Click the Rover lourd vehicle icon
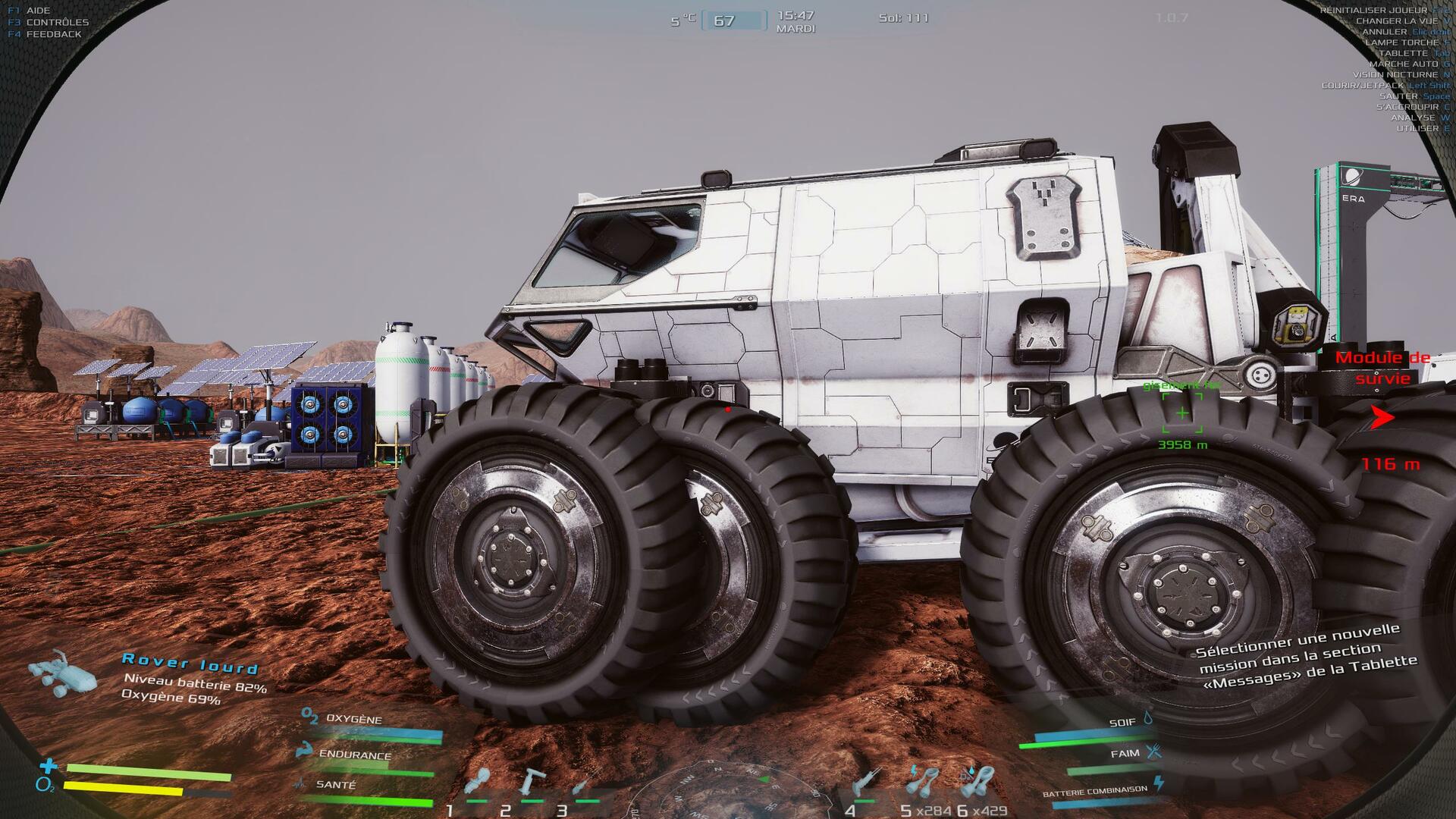Image resolution: width=1456 pixels, height=819 pixels. tap(62, 672)
